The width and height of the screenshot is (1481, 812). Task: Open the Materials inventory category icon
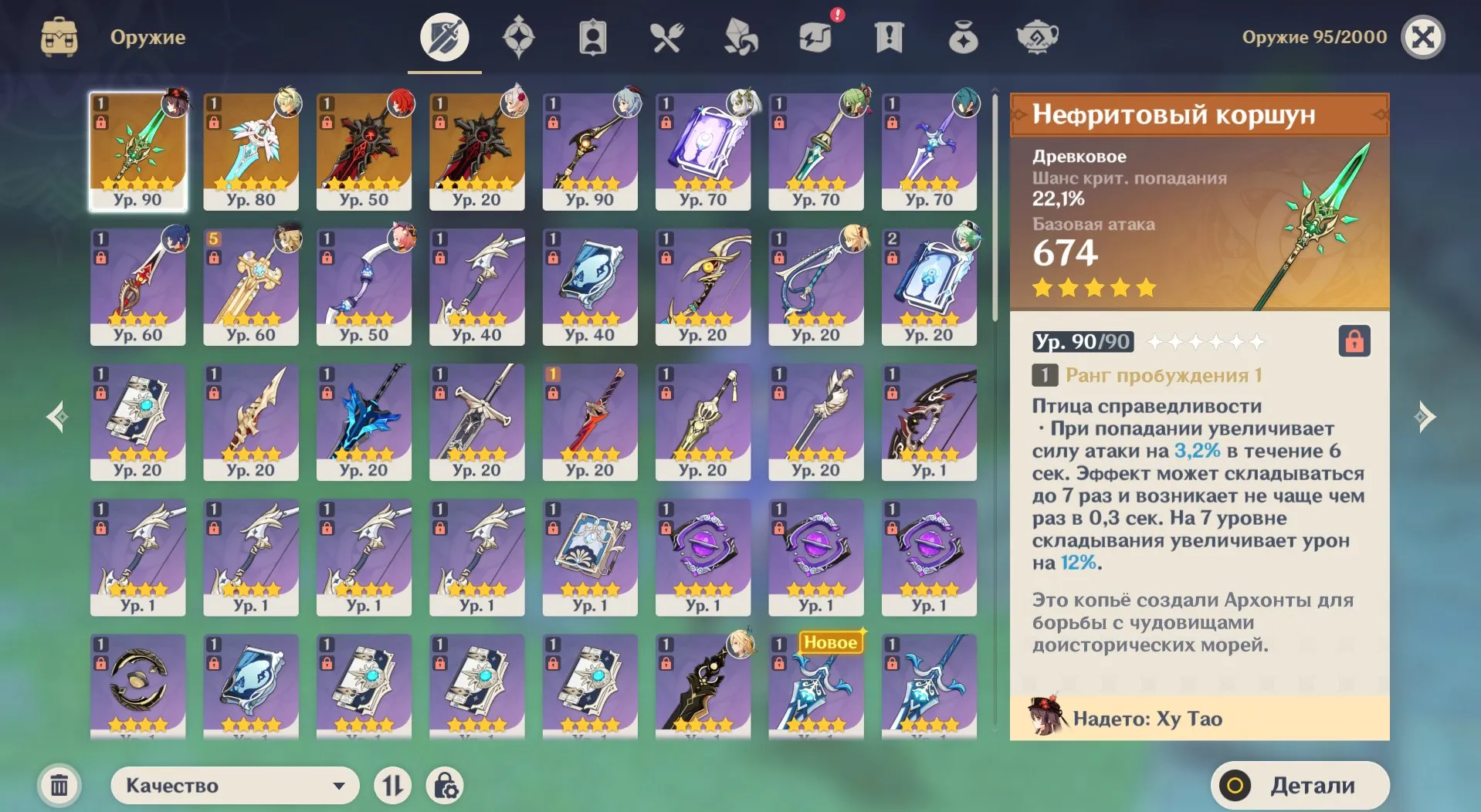click(x=740, y=36)
